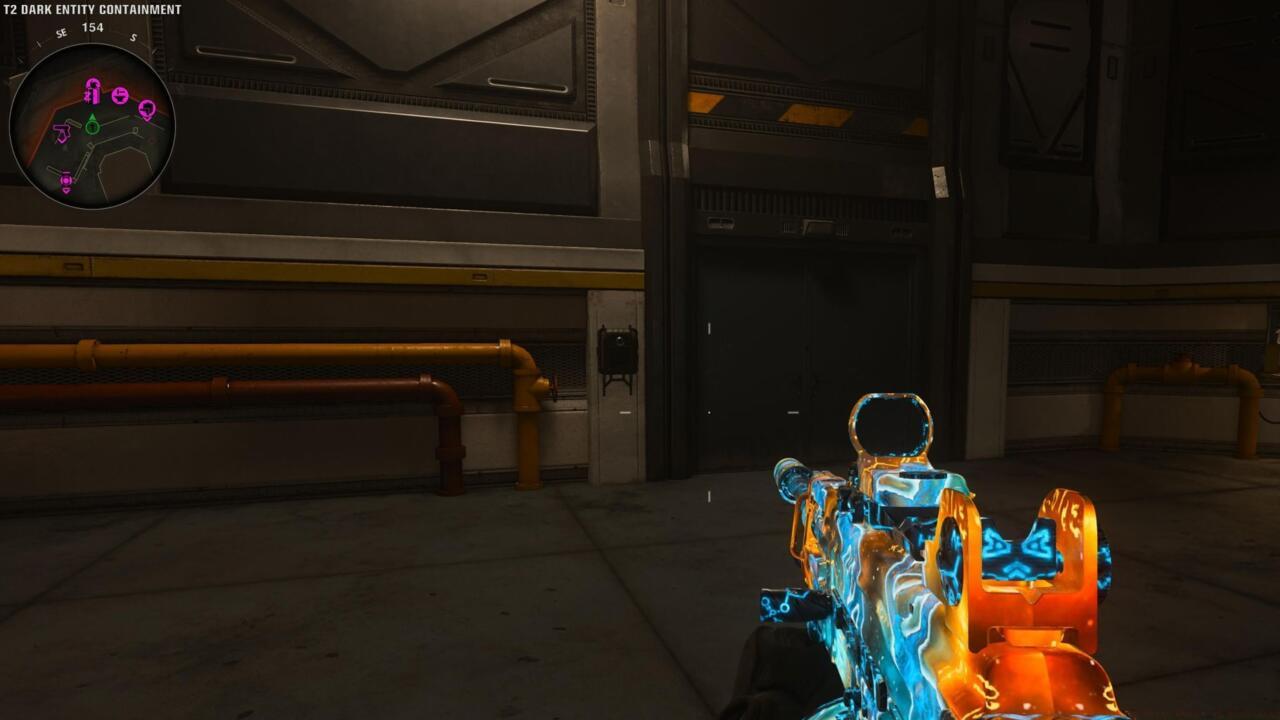1280x720 pixels.
Task: Click the S marker on the compass
Action: pos(132,38)
